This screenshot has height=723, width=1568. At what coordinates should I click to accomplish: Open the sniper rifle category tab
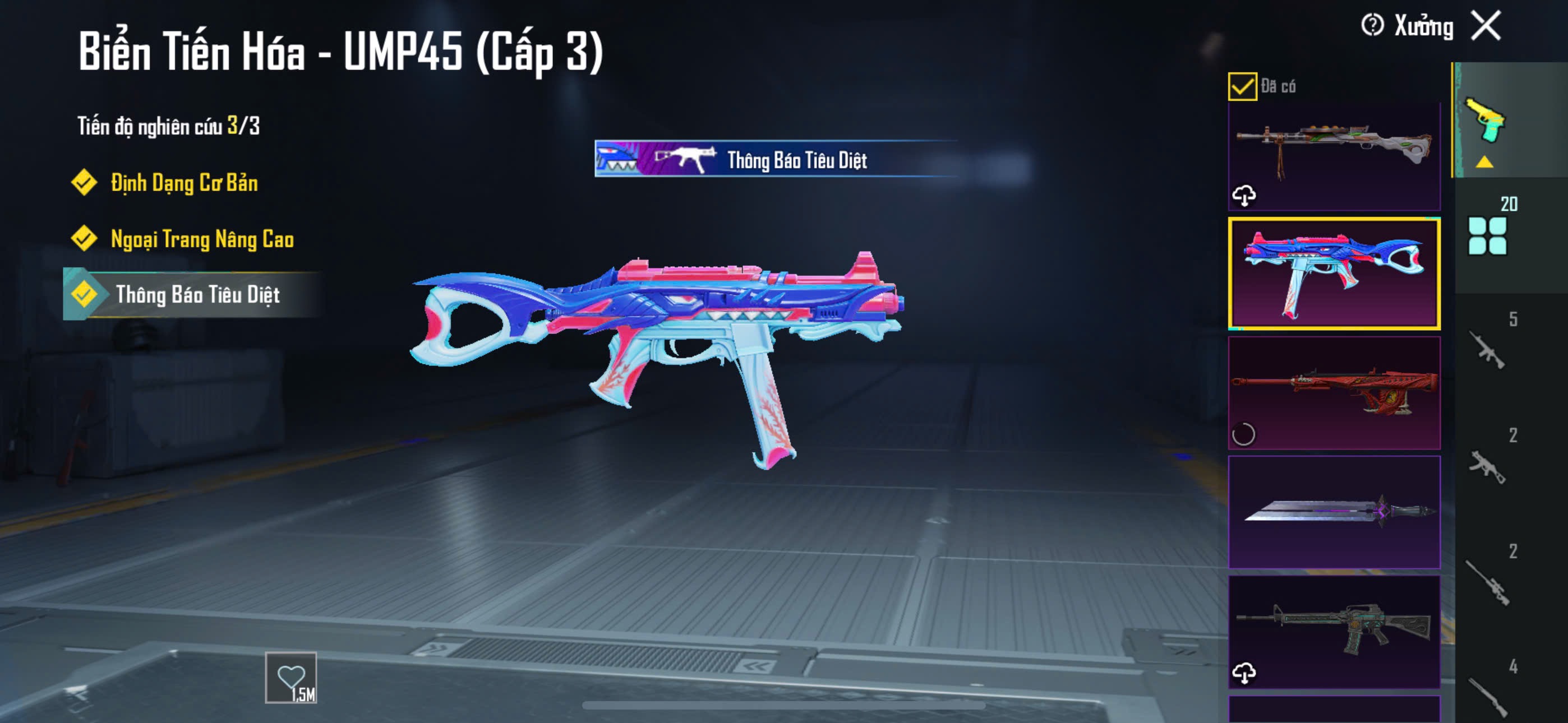(1487, 581)
